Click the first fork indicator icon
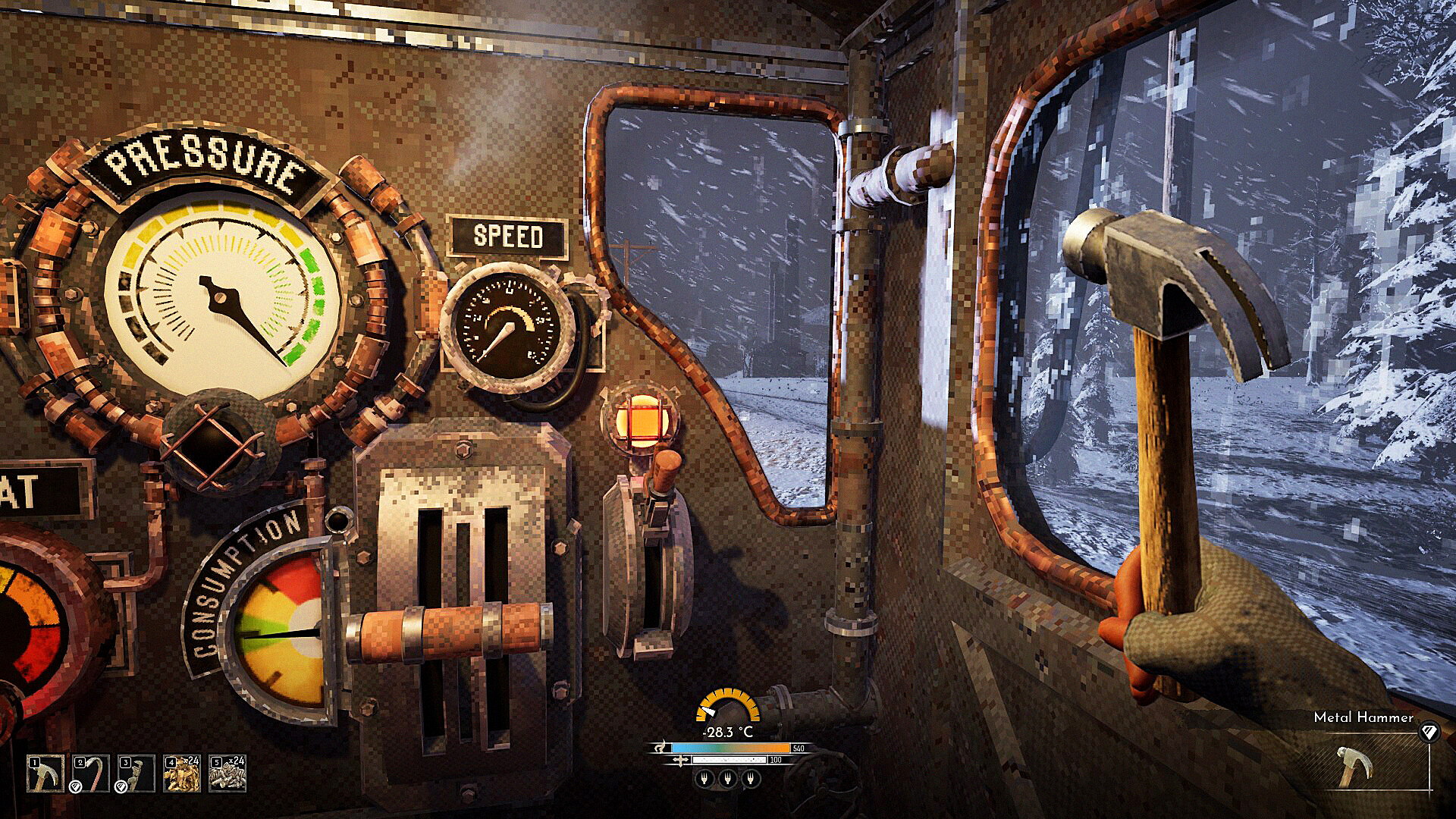The width and height of the screenshot is (1456, 819). (x=704, y=778)
